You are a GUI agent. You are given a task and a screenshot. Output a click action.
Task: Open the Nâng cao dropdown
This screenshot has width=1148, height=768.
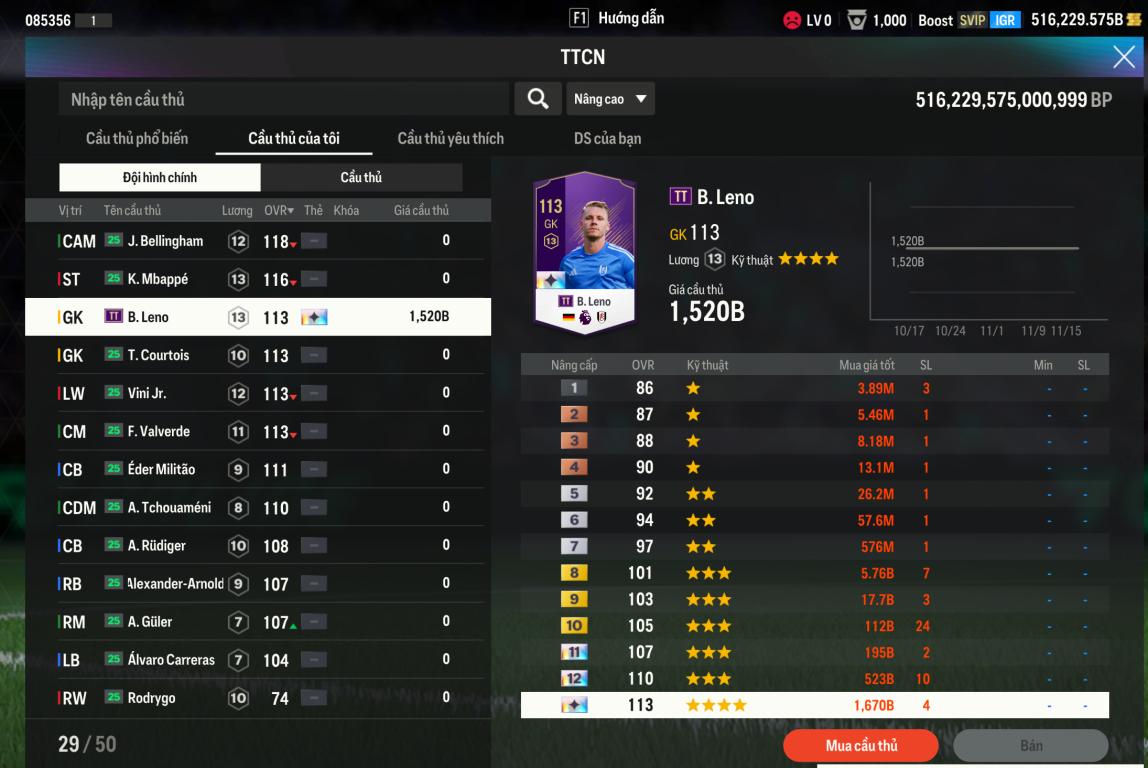coord(610,99)
